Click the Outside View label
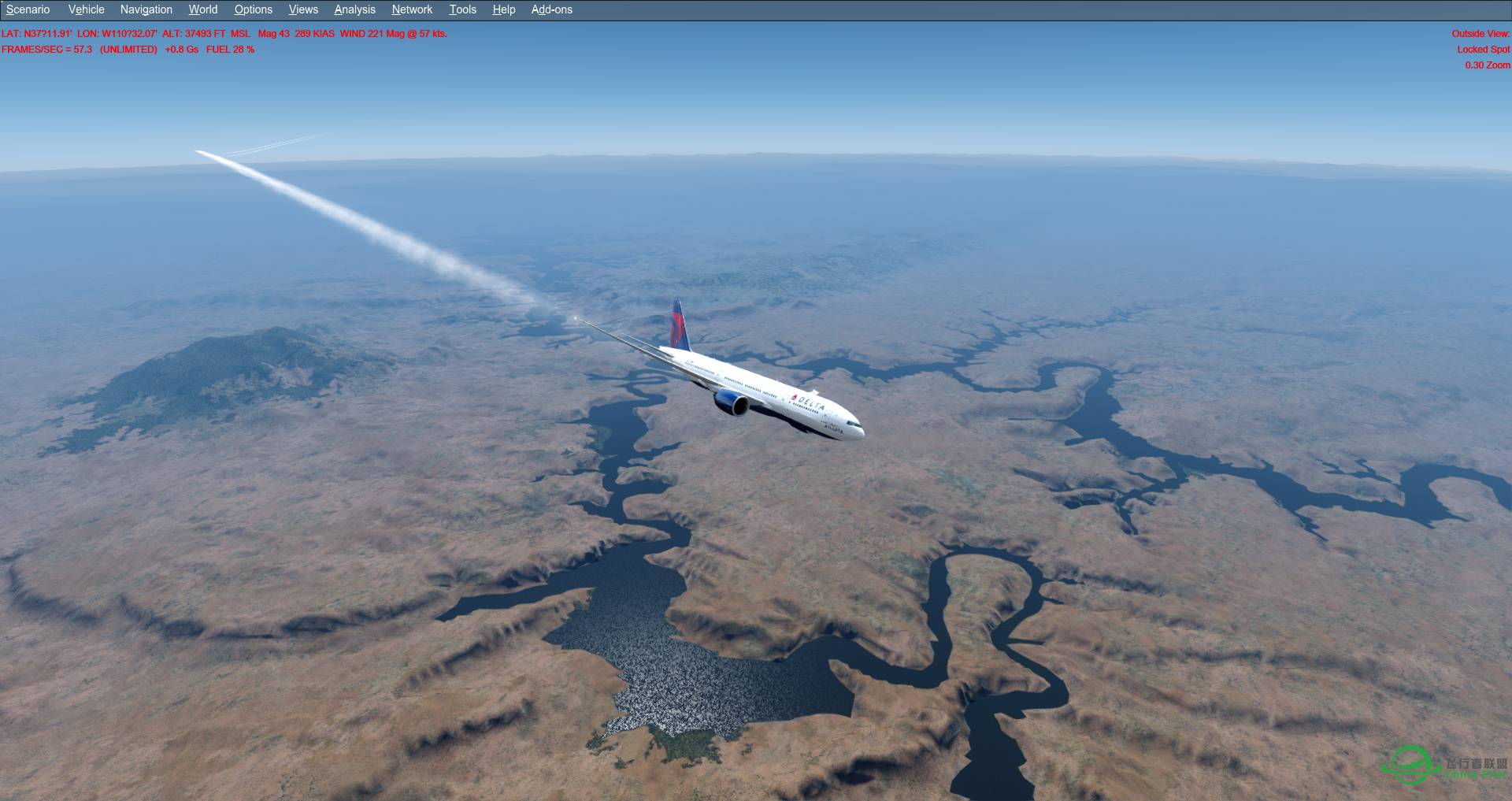Image resolution: width=1512 pixels, height=801 pixels. (1480, 34)
